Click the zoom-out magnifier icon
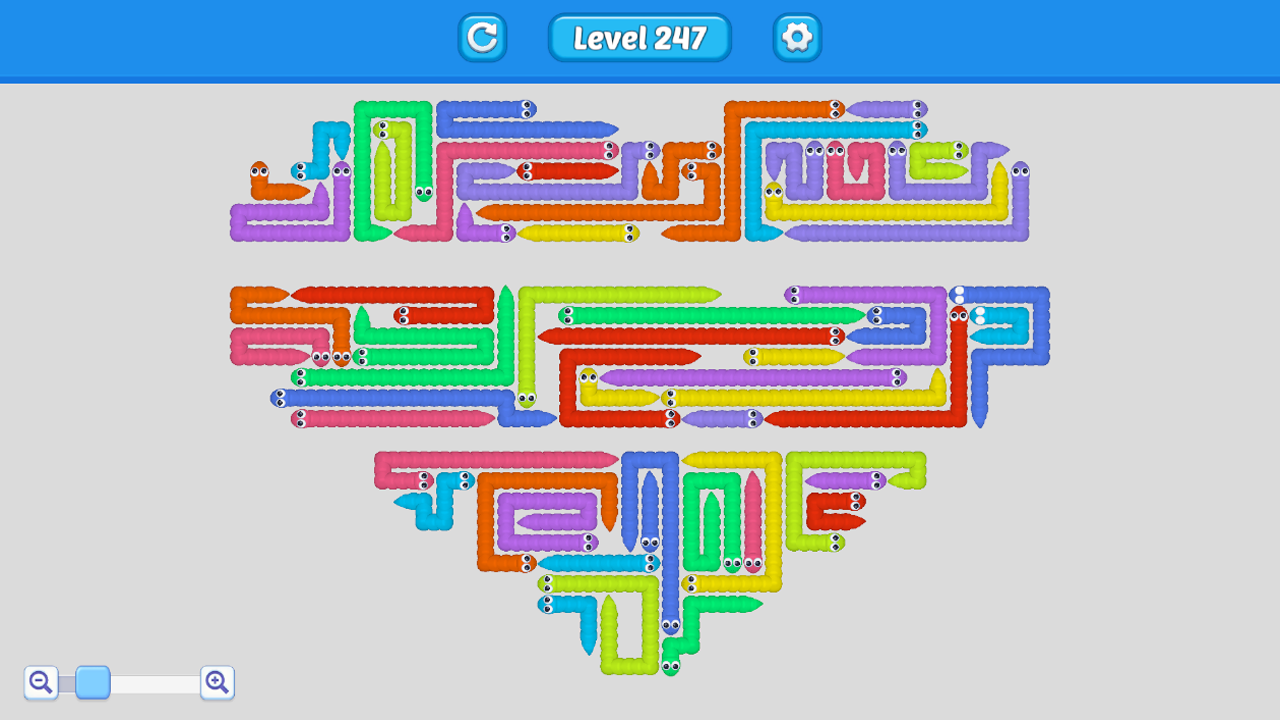 (x=40, y=682)
